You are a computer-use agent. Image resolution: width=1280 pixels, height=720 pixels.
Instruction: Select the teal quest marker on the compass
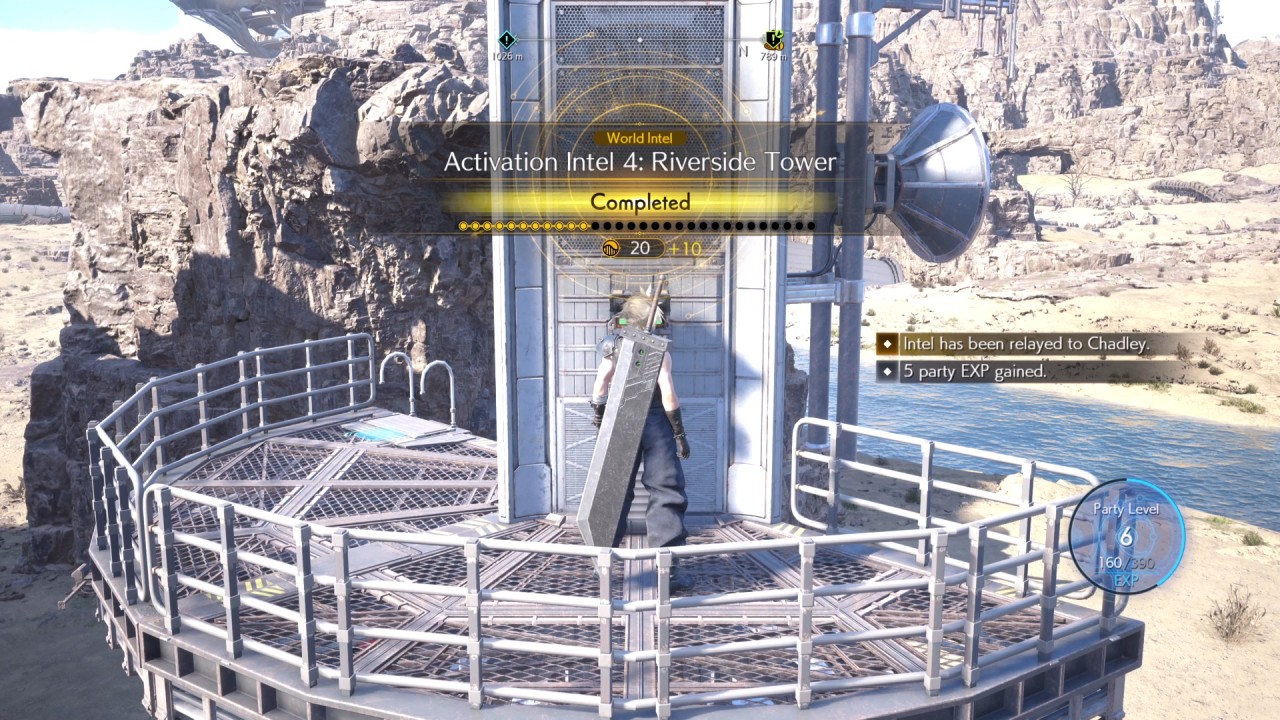[507, 38]
